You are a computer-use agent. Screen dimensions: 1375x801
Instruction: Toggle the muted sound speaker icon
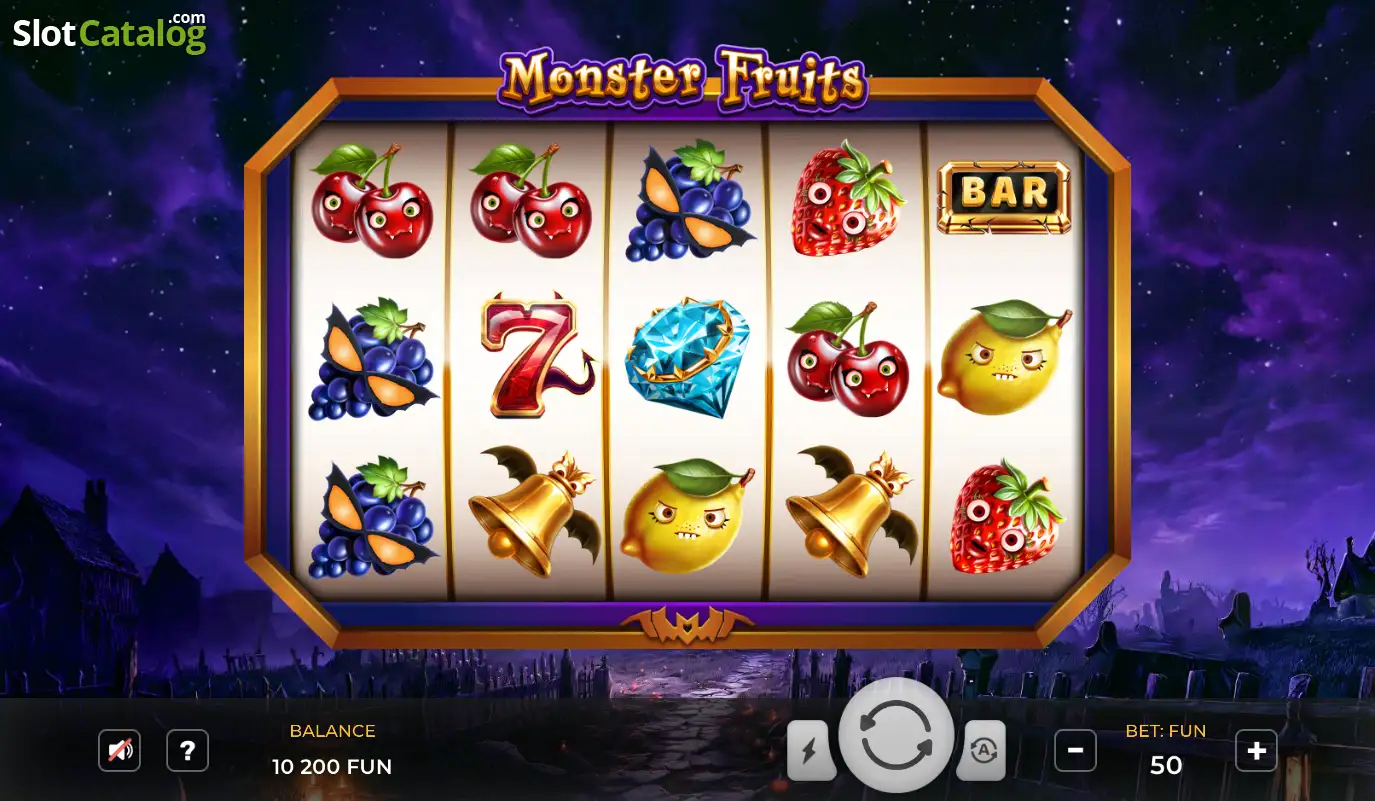click(x=119, y=750)
